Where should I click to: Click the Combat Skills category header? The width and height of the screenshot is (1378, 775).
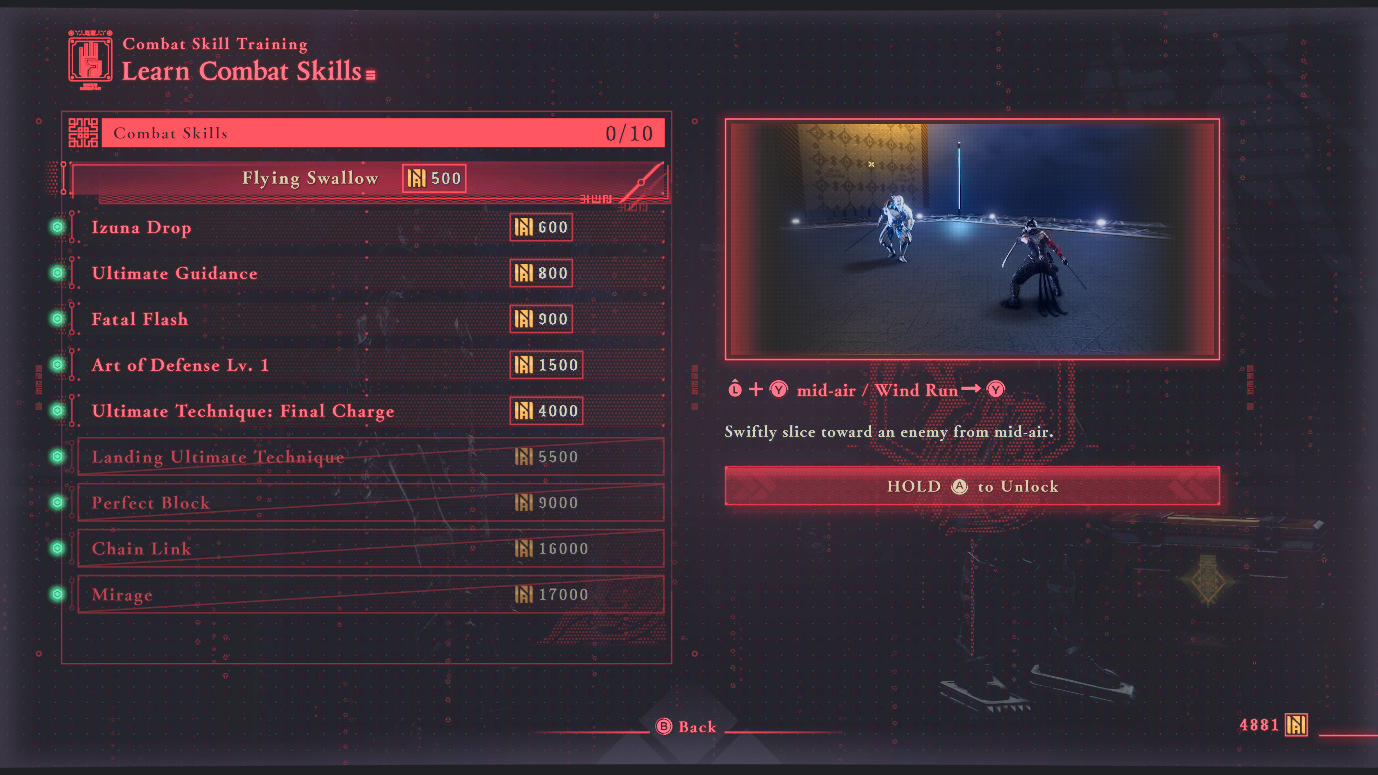382,133
